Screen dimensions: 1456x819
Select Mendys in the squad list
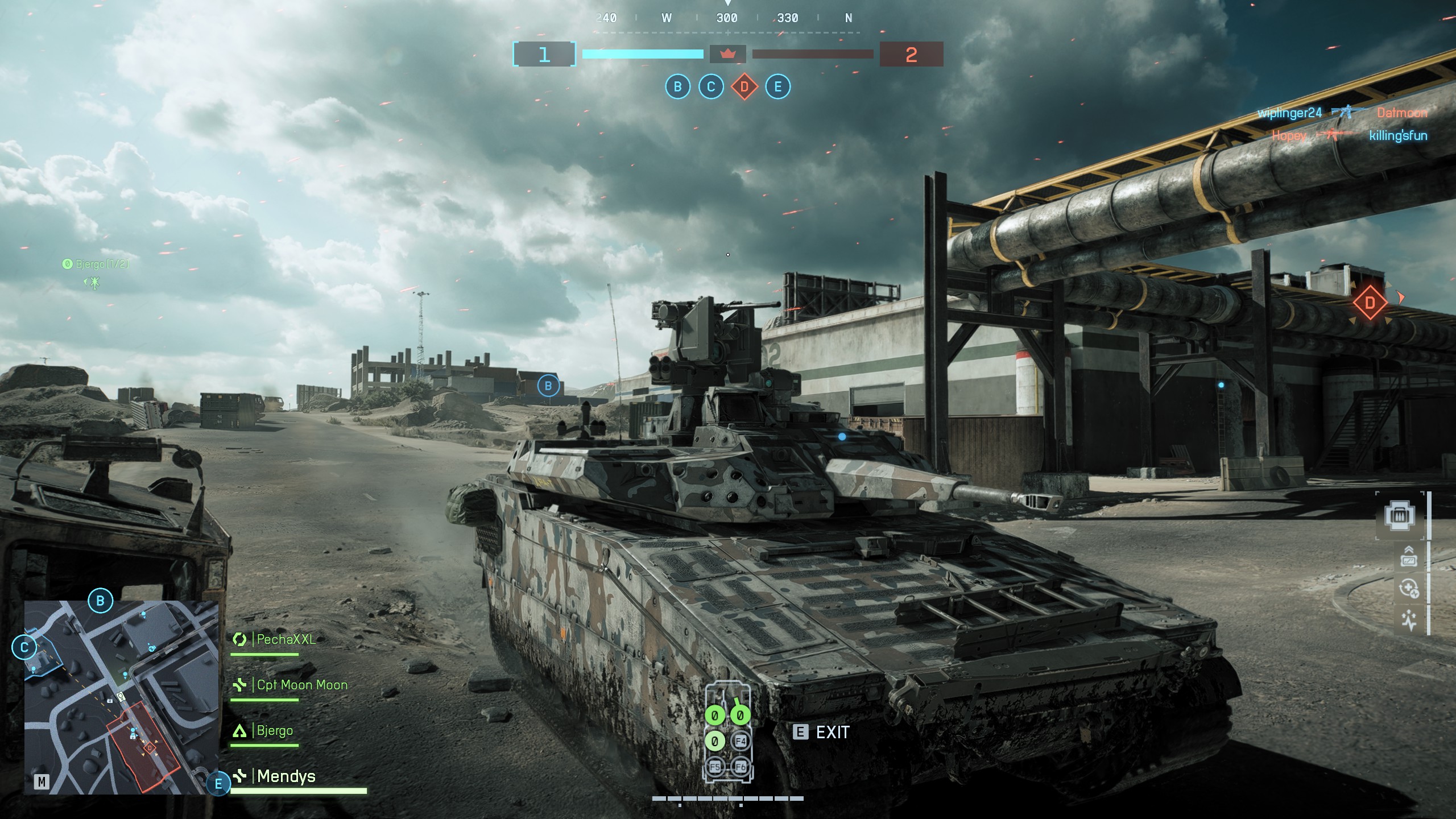(x=286, y=776)
